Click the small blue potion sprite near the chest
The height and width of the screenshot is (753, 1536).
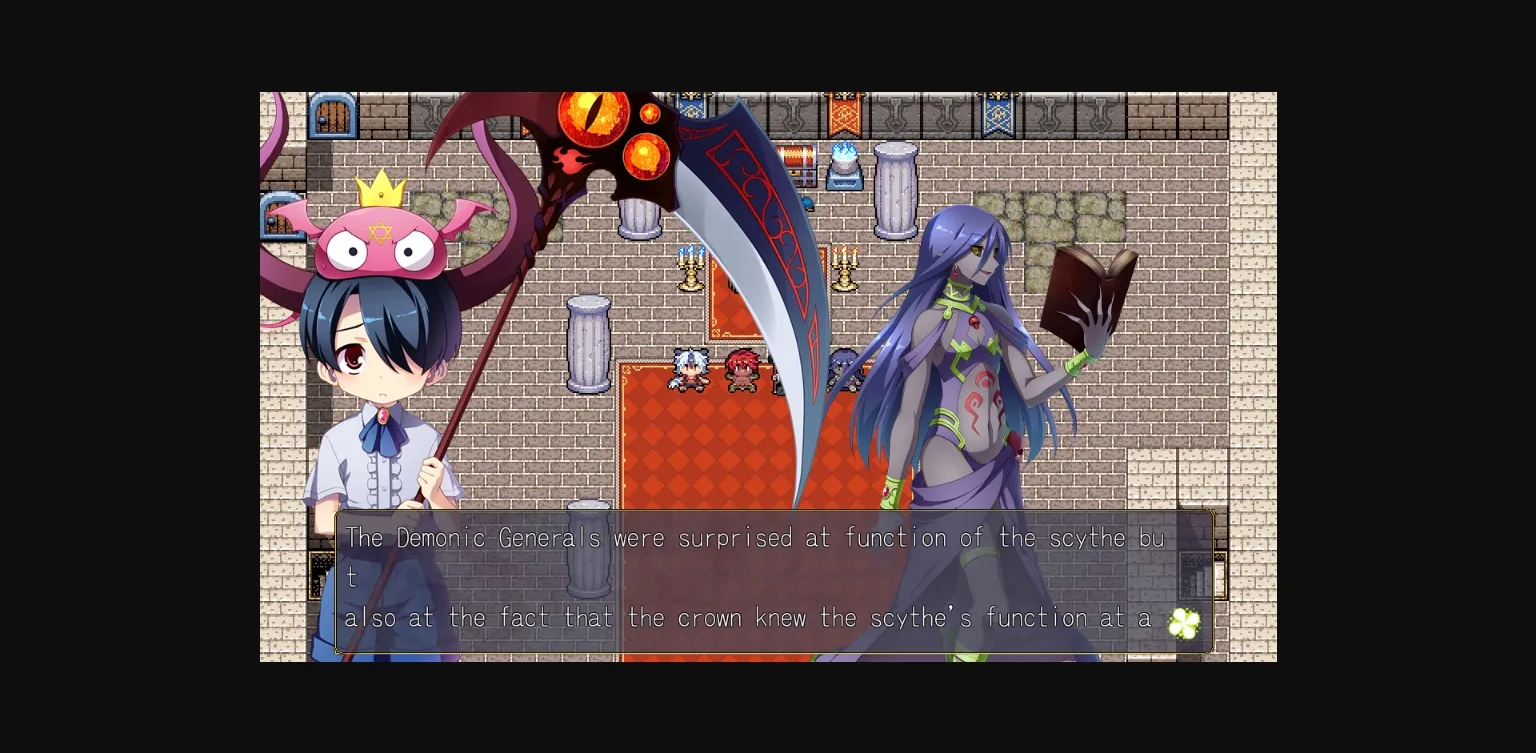point(807,201)
